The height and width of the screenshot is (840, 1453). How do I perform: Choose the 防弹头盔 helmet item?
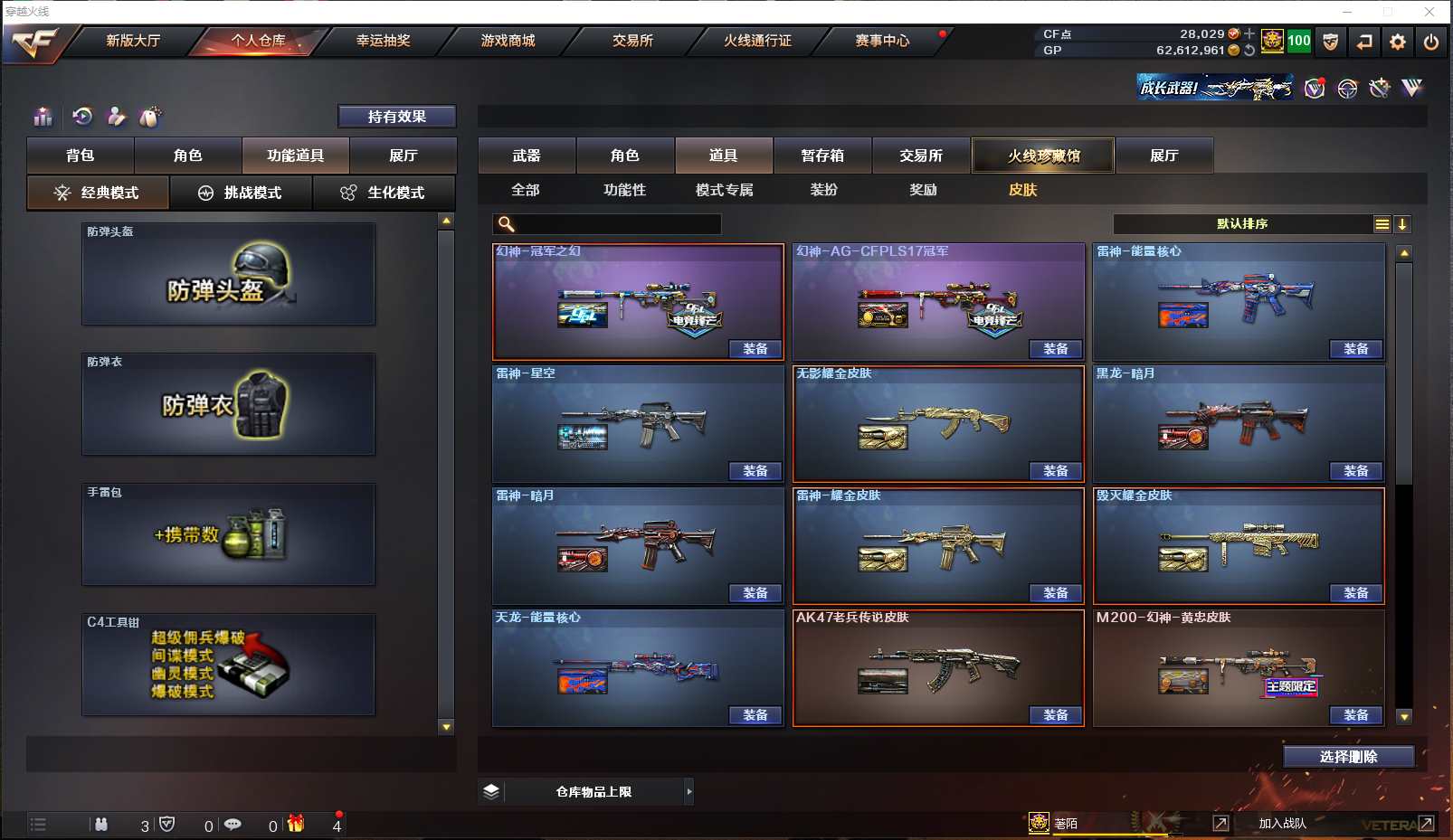228,274
